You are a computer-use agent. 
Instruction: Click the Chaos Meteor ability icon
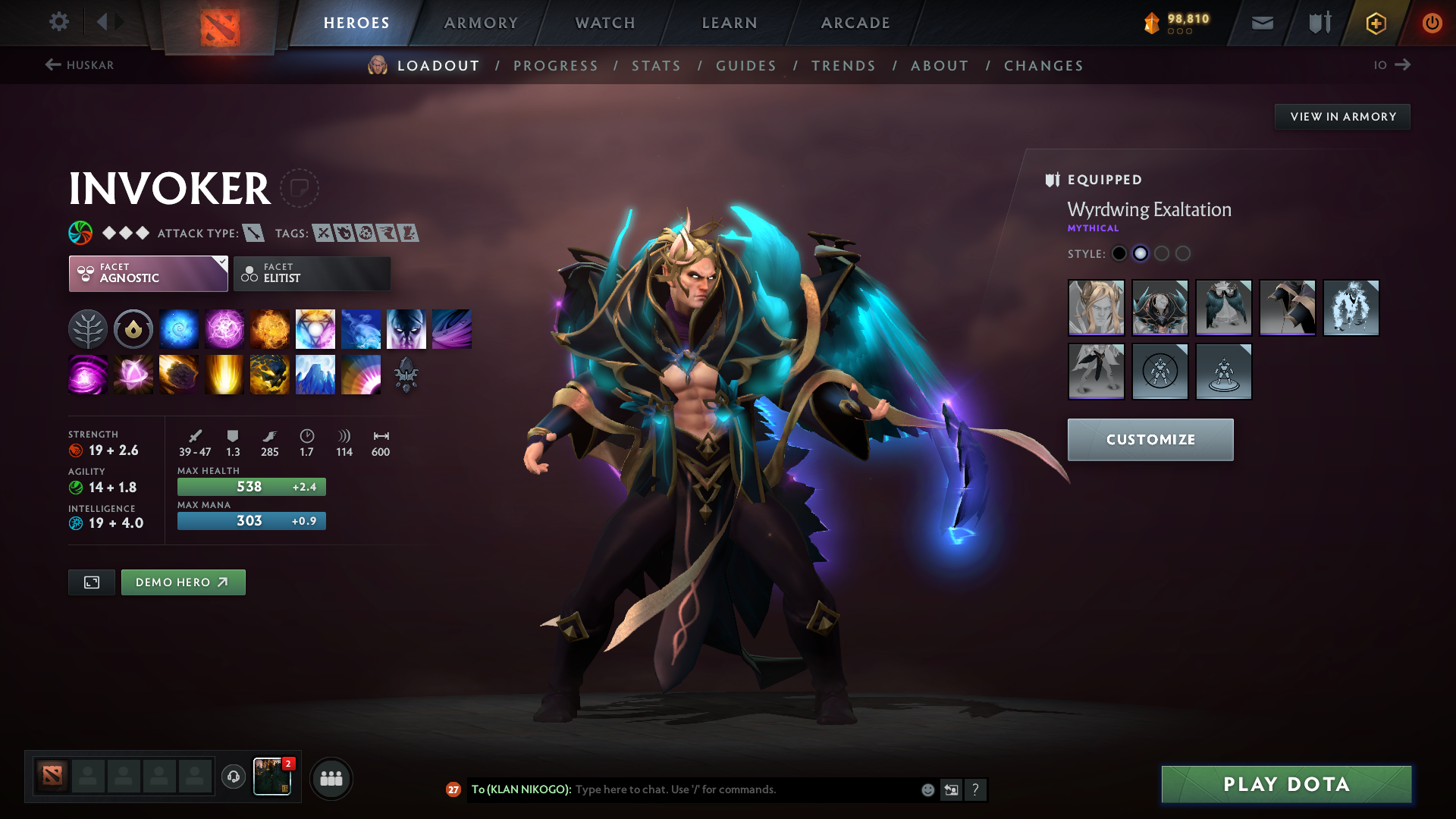[179, 374]
